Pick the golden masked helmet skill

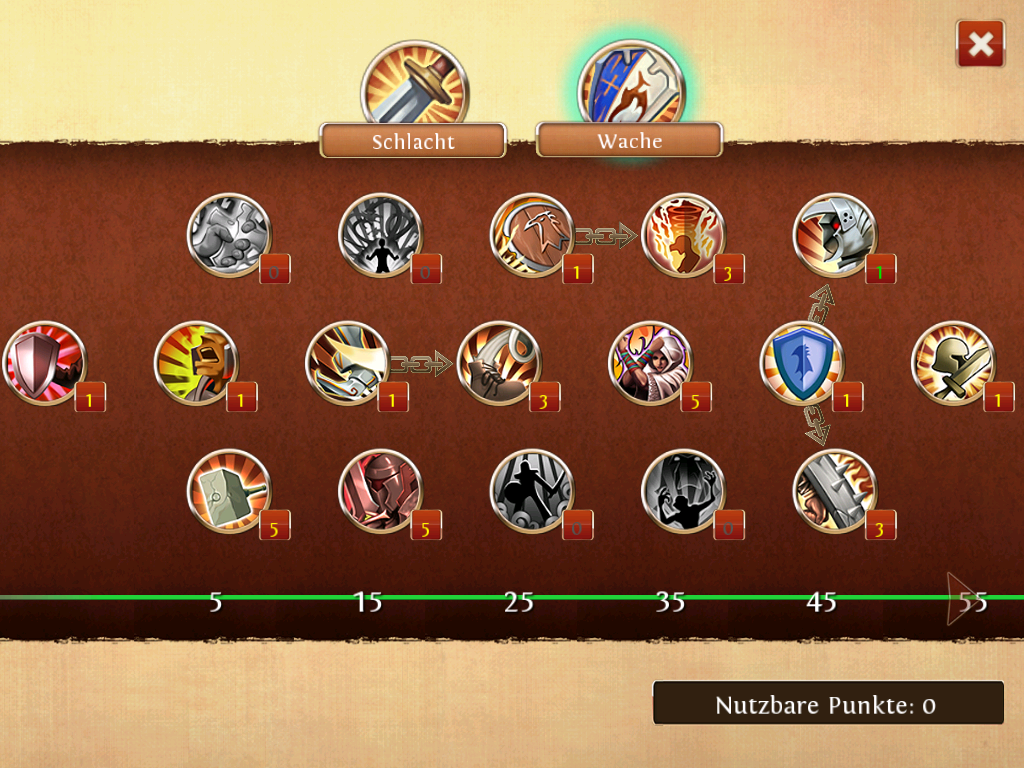[x=196, y=363]
